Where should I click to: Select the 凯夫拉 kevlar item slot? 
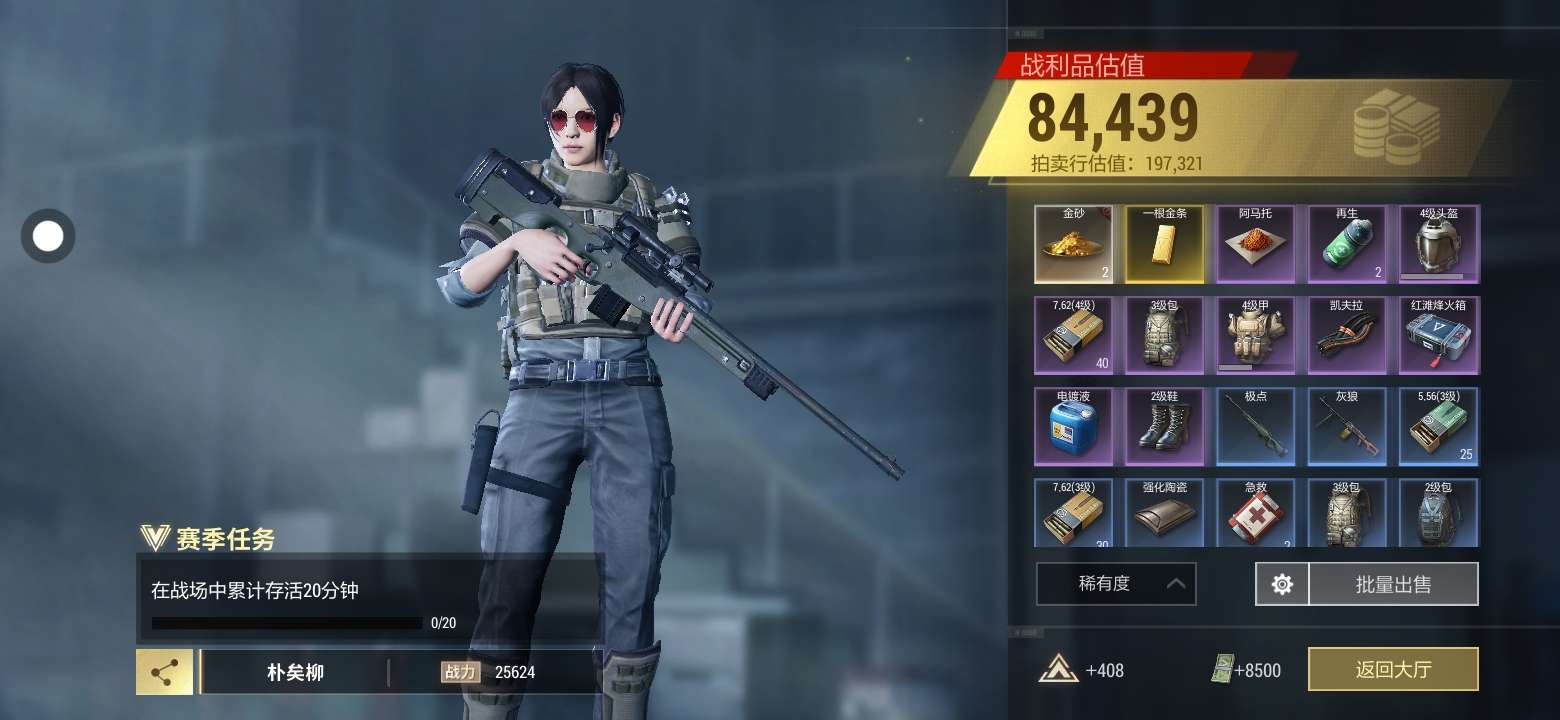click(1347, 335)
